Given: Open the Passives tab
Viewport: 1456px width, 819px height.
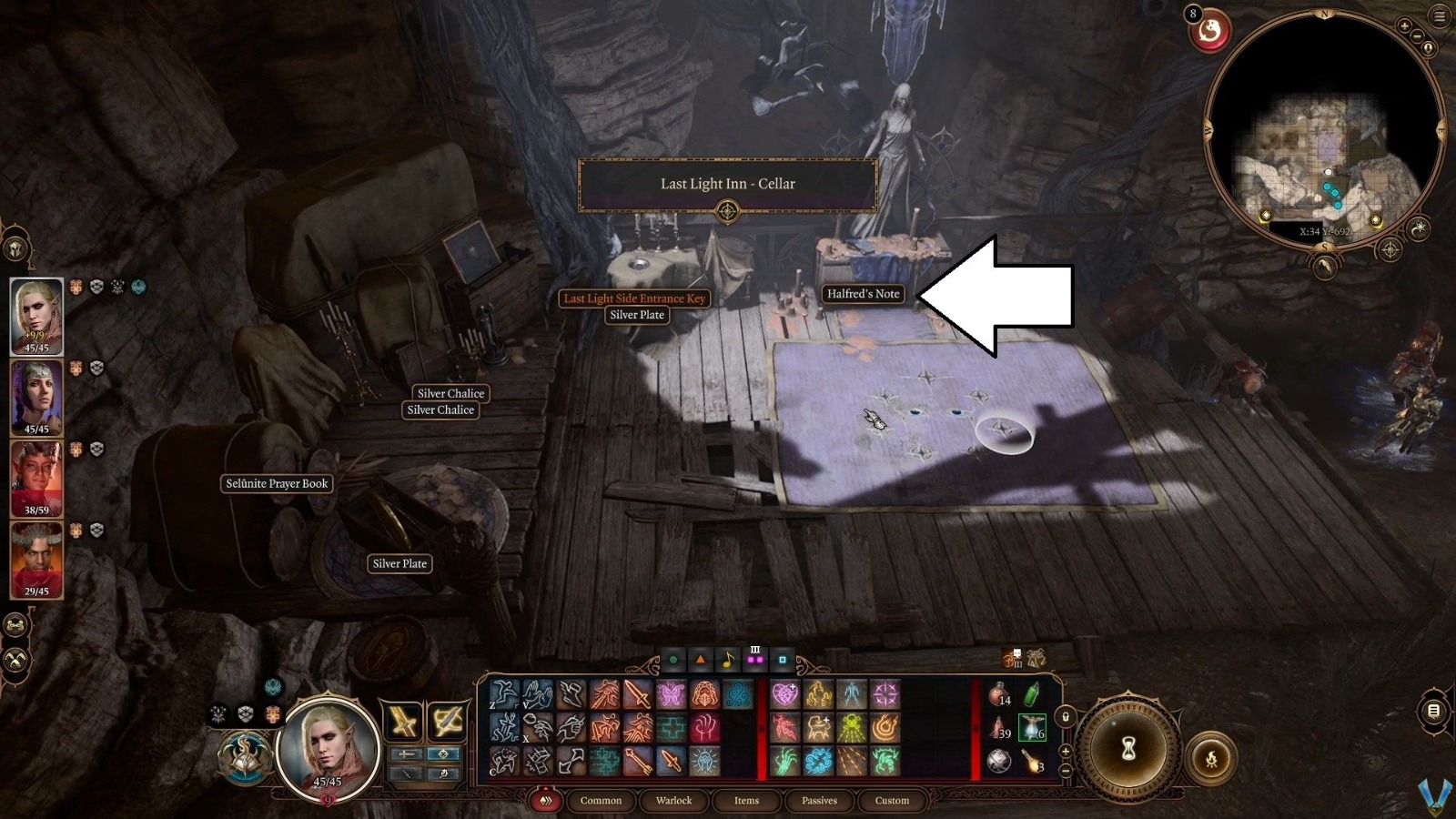Looking at the screenshot, I should pyautogui.click(x=819, y=801).
